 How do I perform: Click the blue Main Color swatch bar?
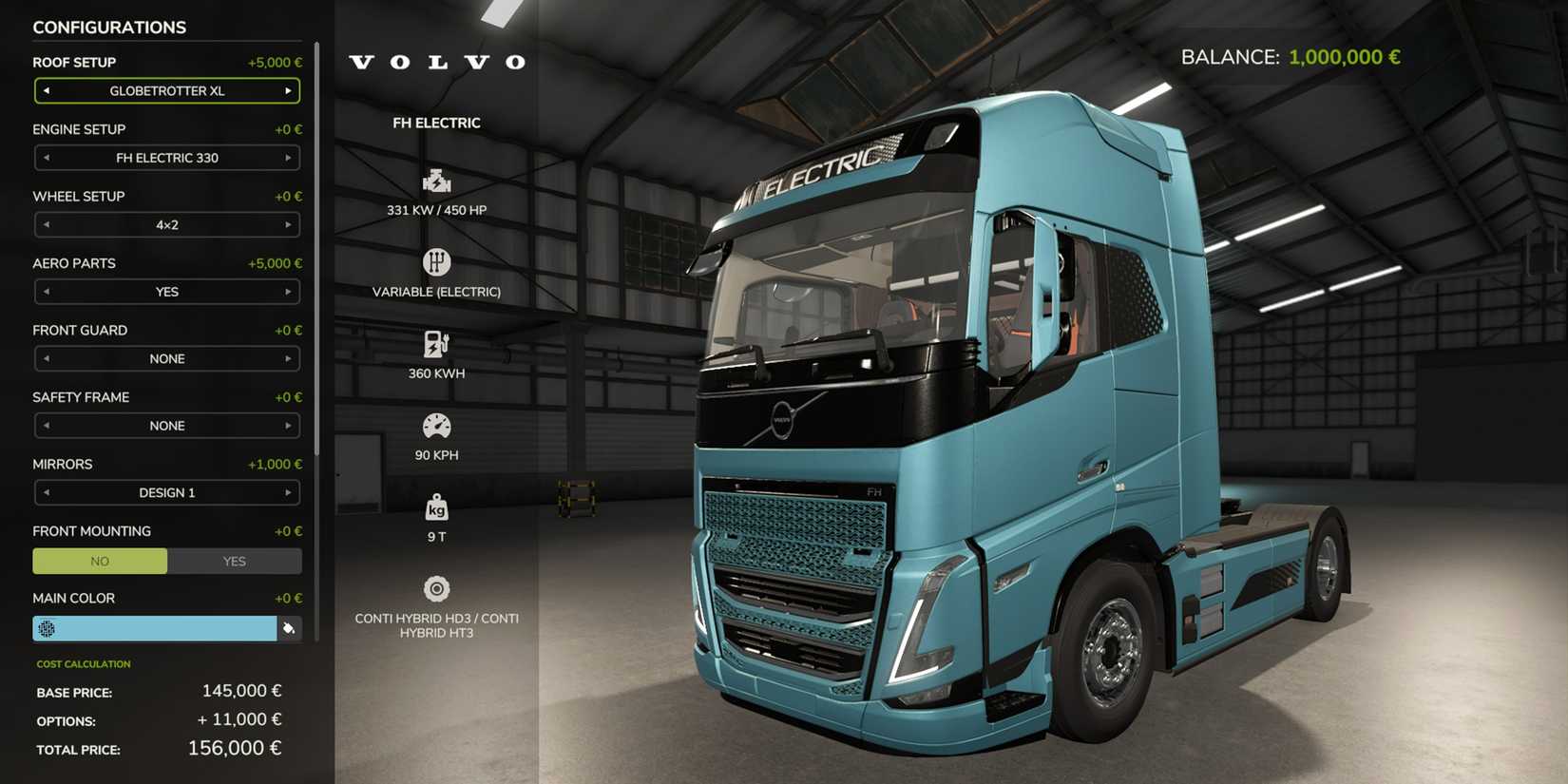coord(155,628)
